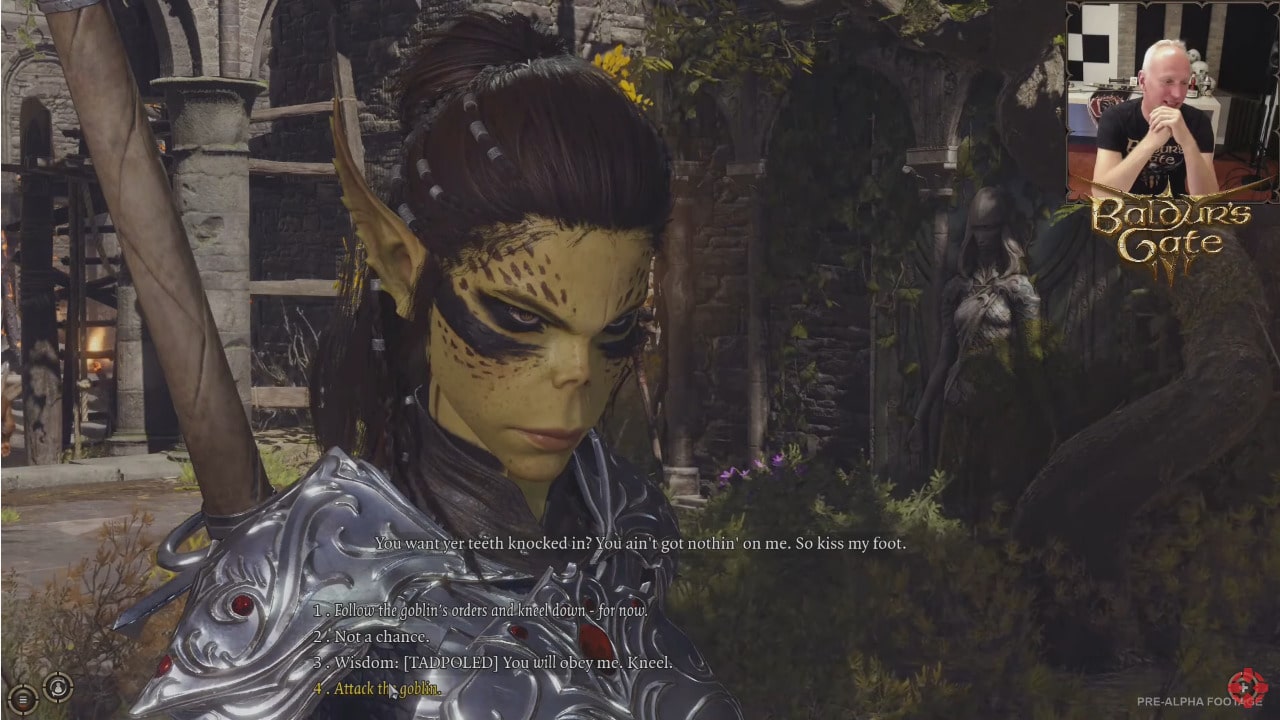This screenshot has height=720, width=1280.
Task: Click the arrow ring around the character icon
Action: click(x=71, y=688)
